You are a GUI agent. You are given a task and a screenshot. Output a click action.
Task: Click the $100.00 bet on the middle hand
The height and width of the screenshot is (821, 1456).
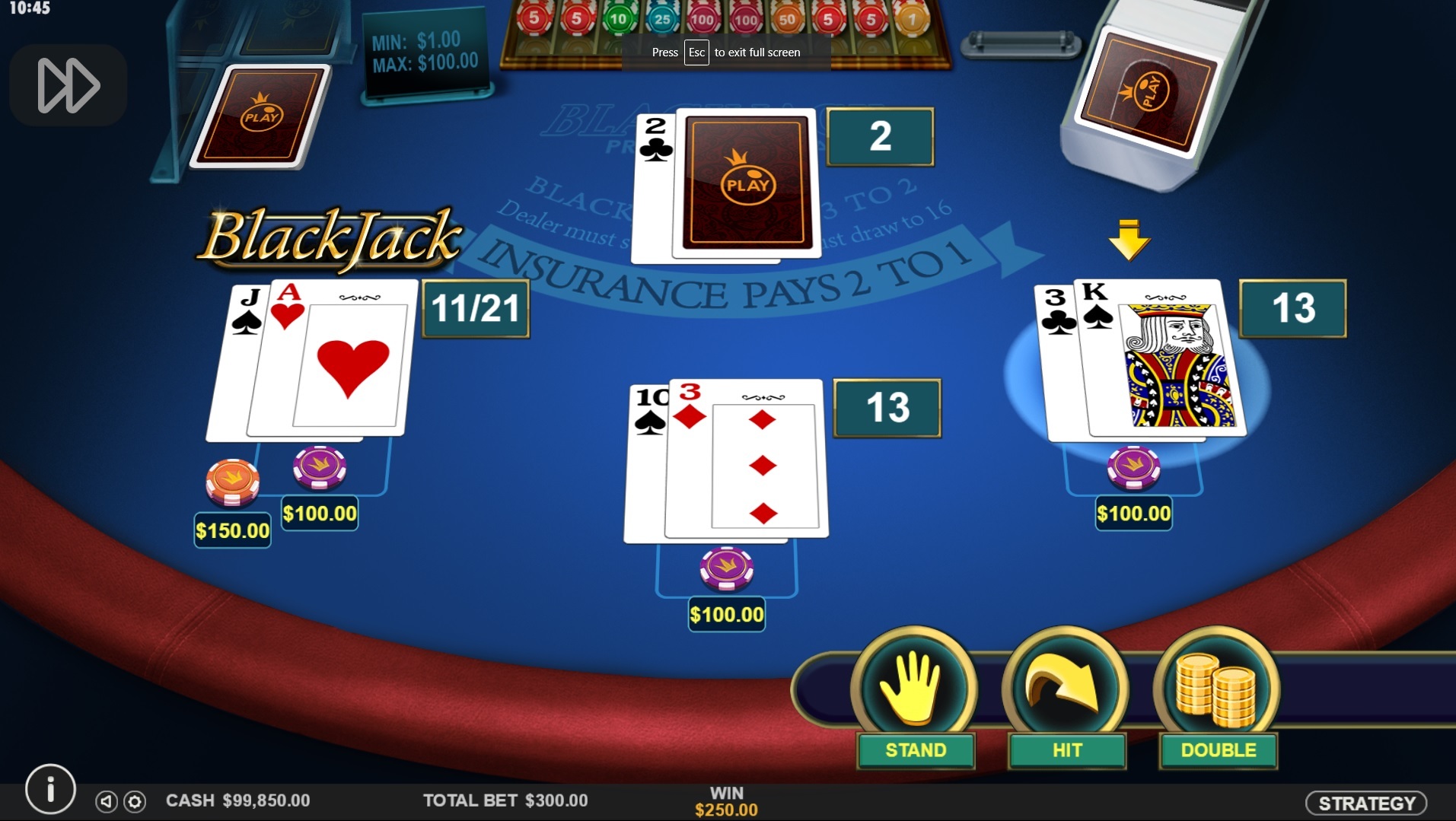[726, 613]
